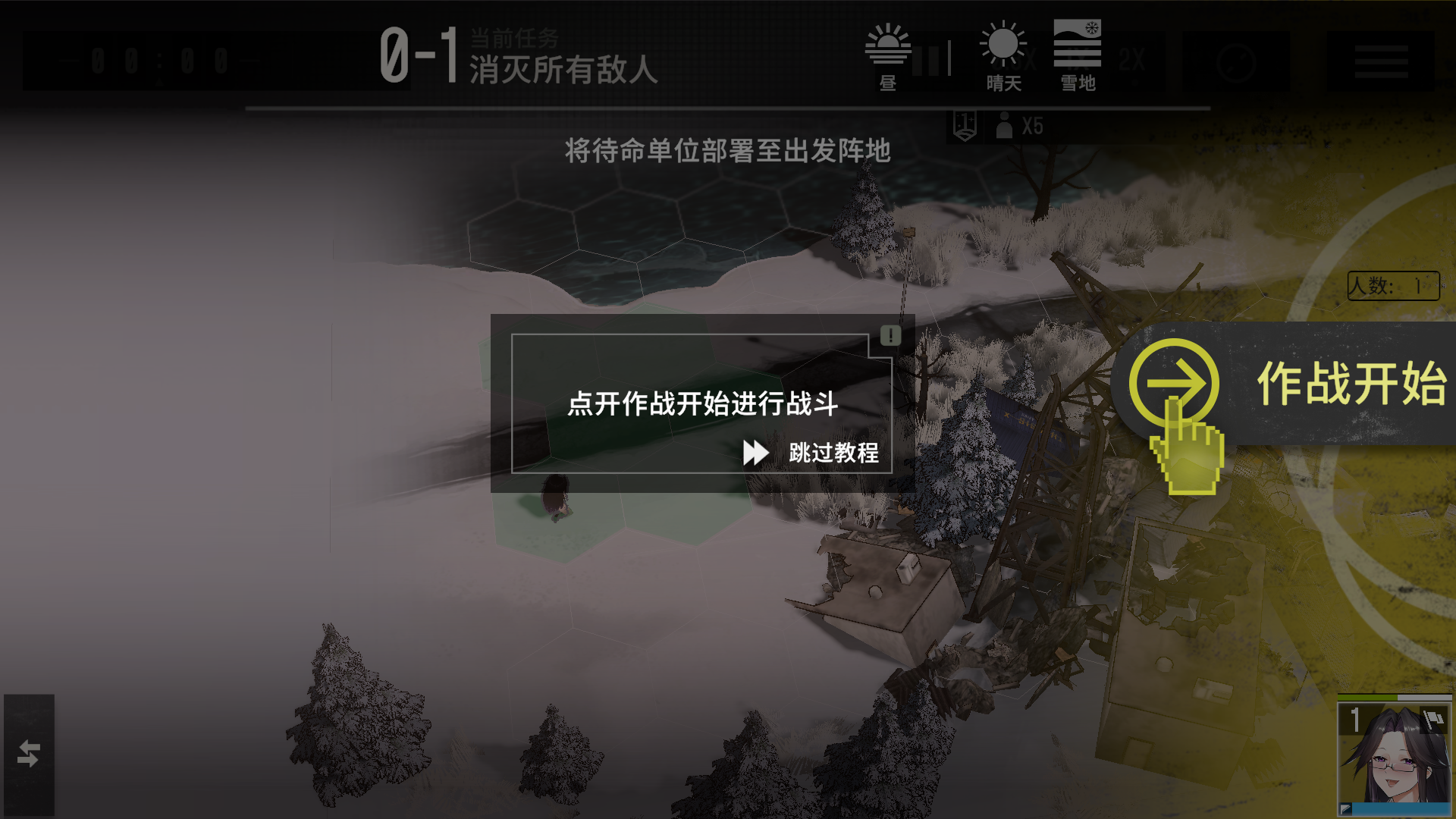Click 跳过教程 to skip the tutorial
The width and height of the screenshot is (1456, 819).
pos(833,455)
